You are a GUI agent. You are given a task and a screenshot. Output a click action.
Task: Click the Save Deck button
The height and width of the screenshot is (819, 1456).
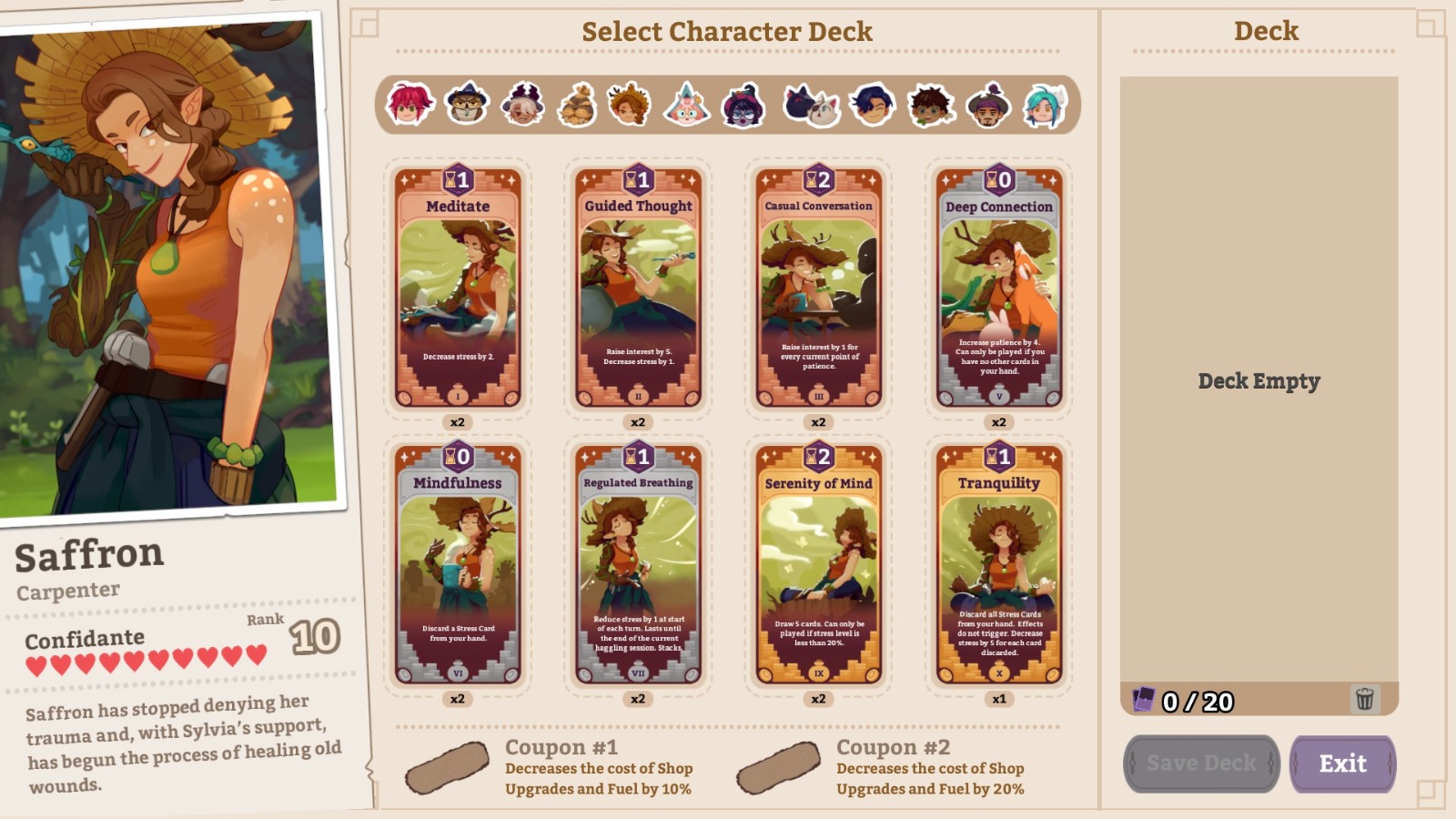coord(1200,763)
